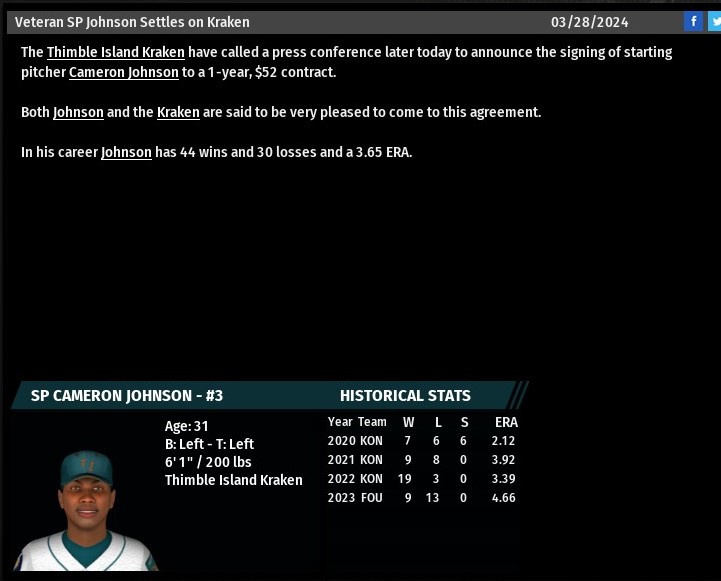721x581 pixels.
Task: Select the Johnson link after "In his career"
Action: coord(126,152)
